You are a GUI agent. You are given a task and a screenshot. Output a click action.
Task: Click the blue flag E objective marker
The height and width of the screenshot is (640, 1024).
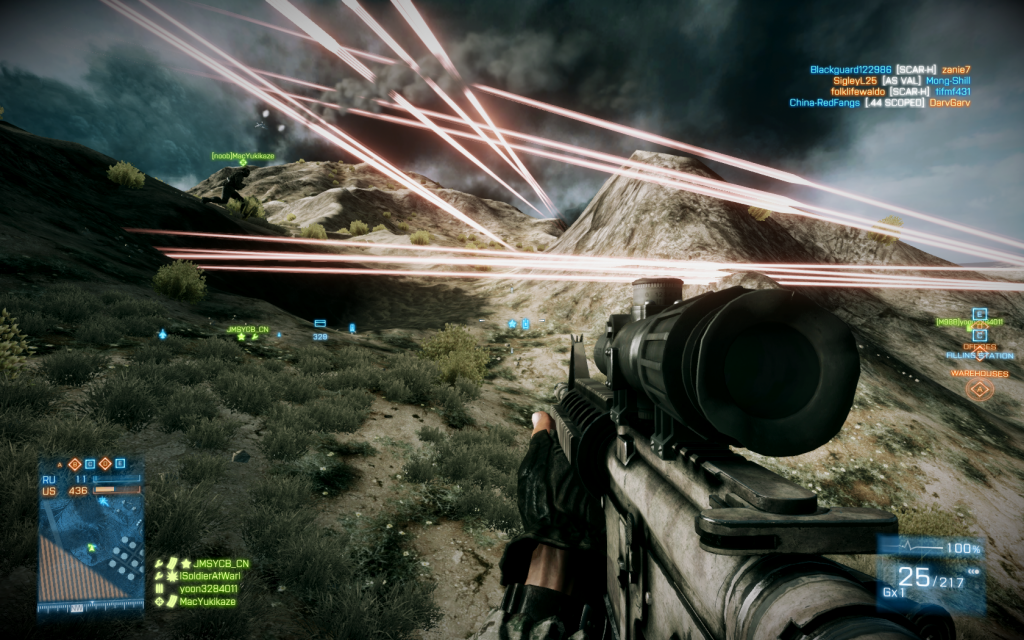979,314
